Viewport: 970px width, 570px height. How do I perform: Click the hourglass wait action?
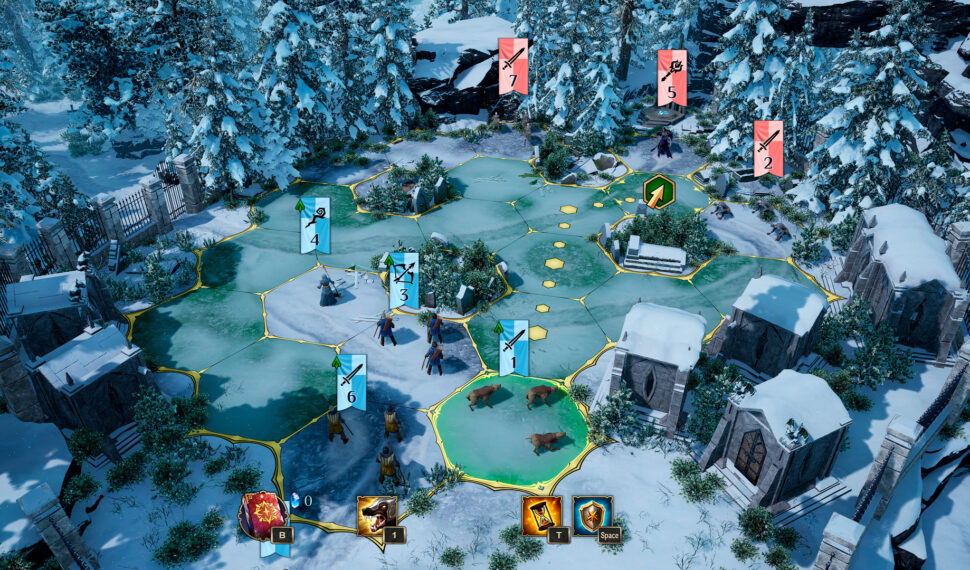541,515
